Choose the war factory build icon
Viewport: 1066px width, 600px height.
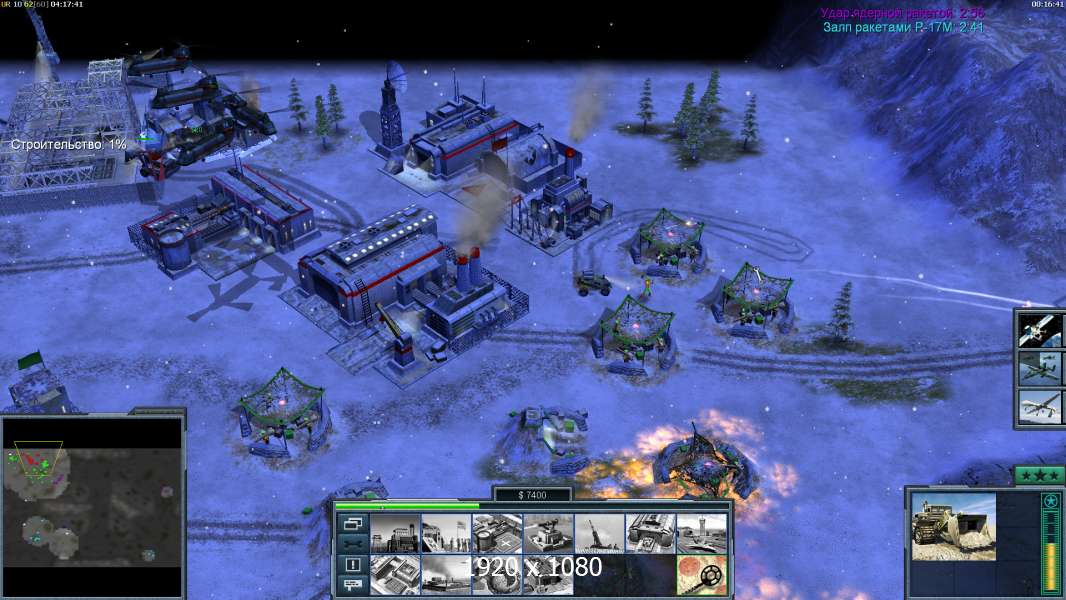(x=650, y=533)
